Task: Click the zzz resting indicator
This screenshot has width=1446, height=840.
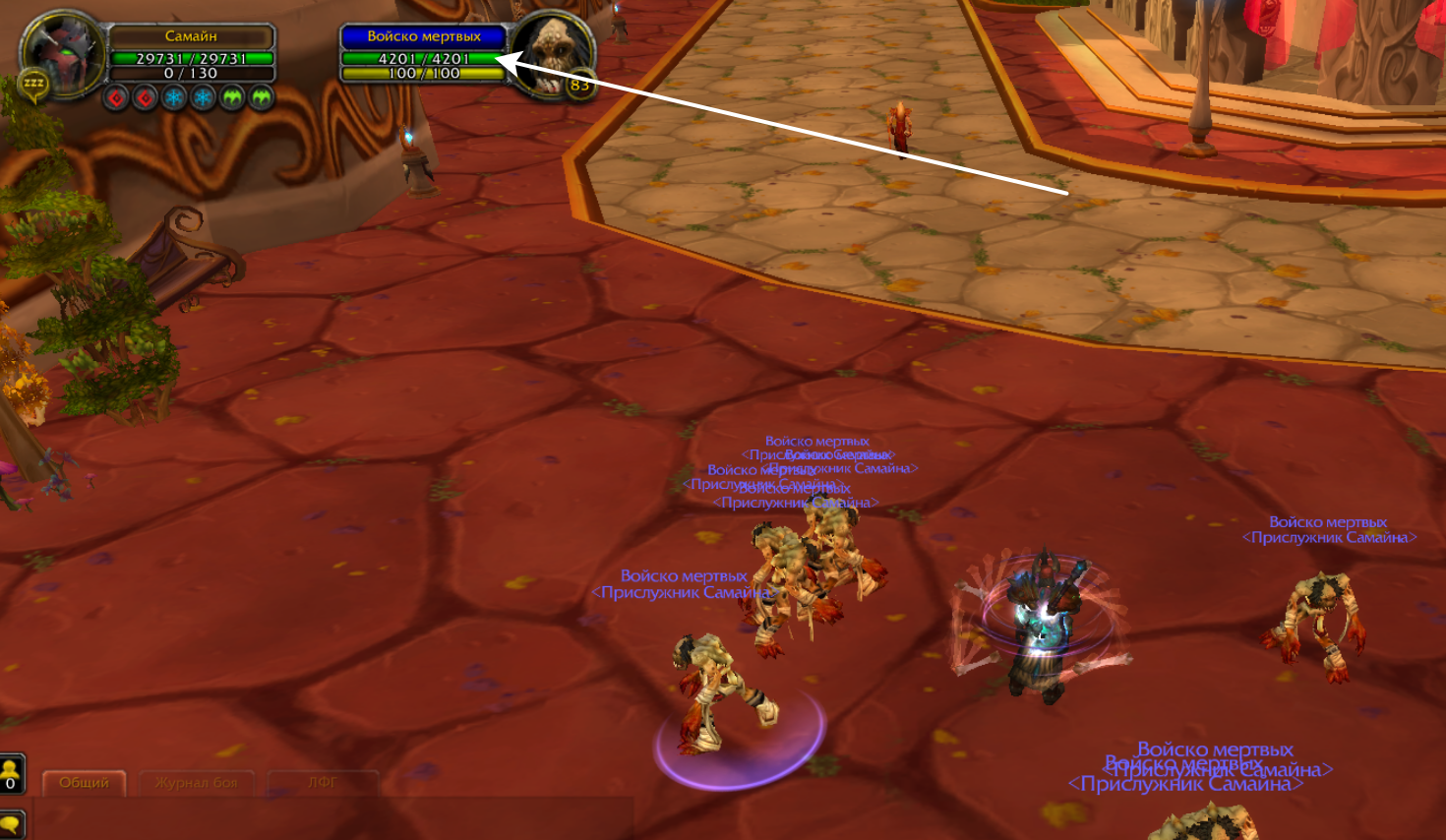Action: coord(34,83)
